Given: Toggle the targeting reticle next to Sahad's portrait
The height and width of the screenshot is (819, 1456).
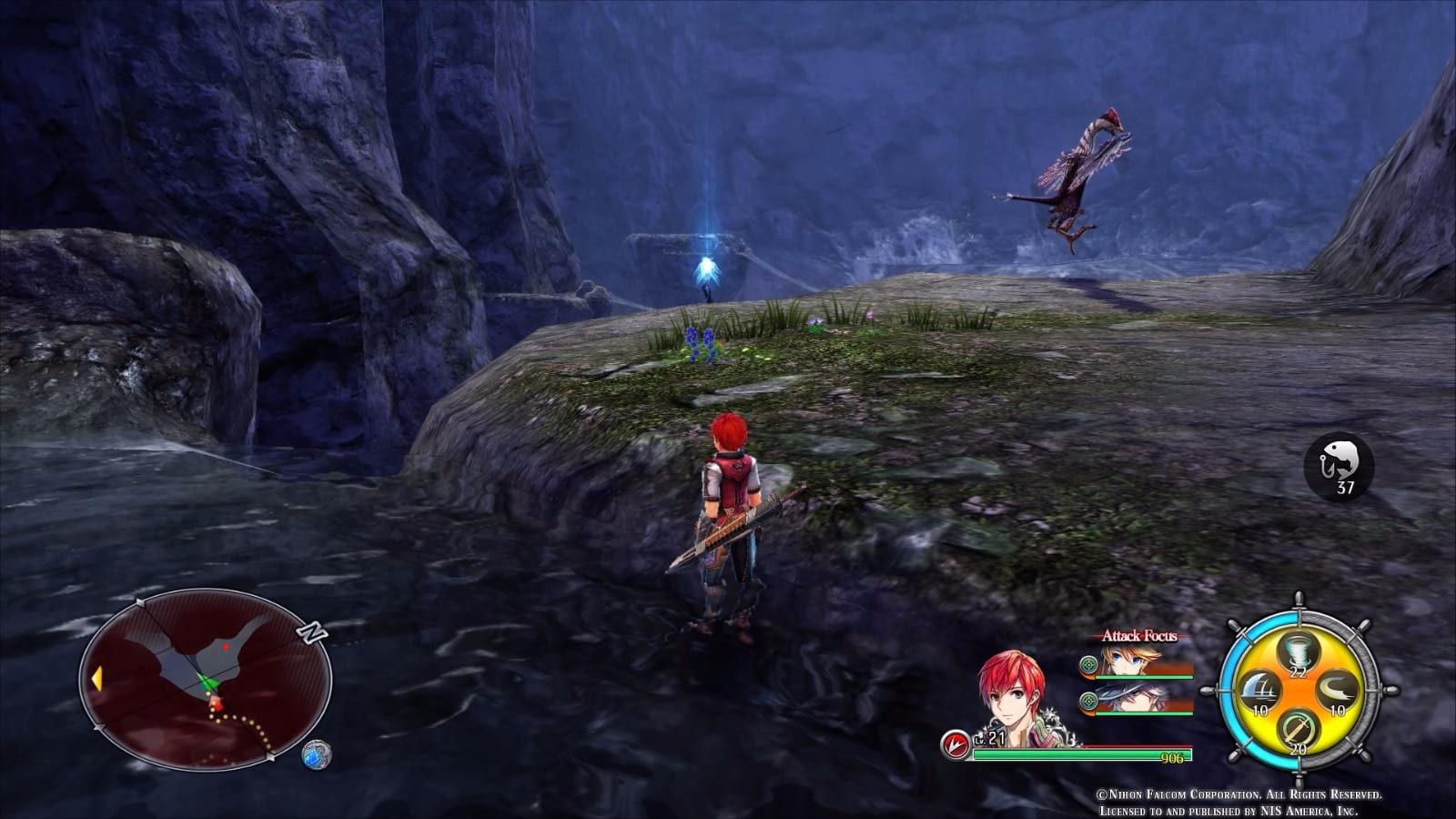Looking at the screenshot, I should tap(1088, 701).
